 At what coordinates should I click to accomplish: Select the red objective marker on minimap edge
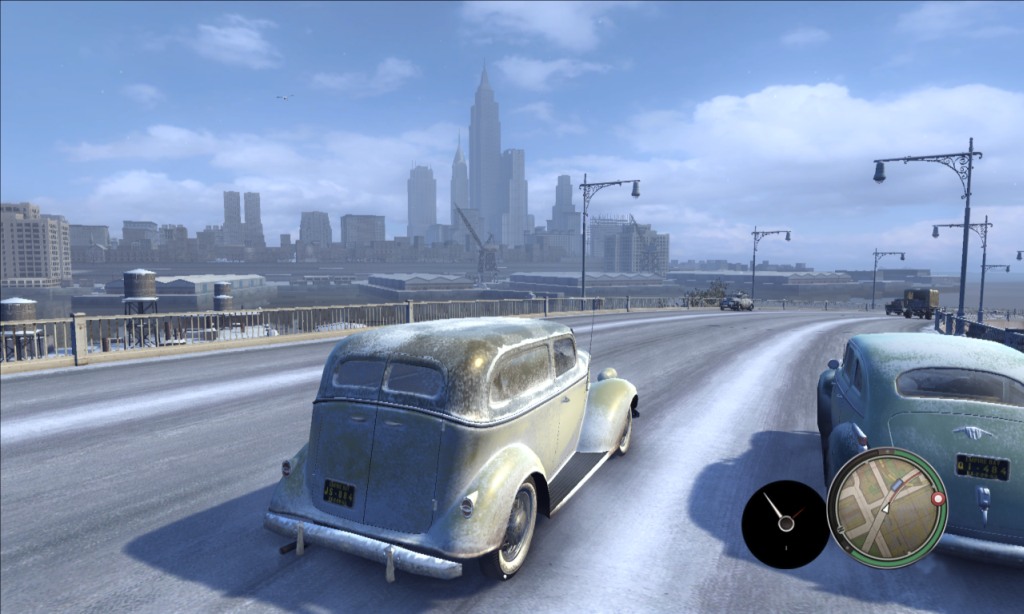pyautogui.click(x=937, y=498)
